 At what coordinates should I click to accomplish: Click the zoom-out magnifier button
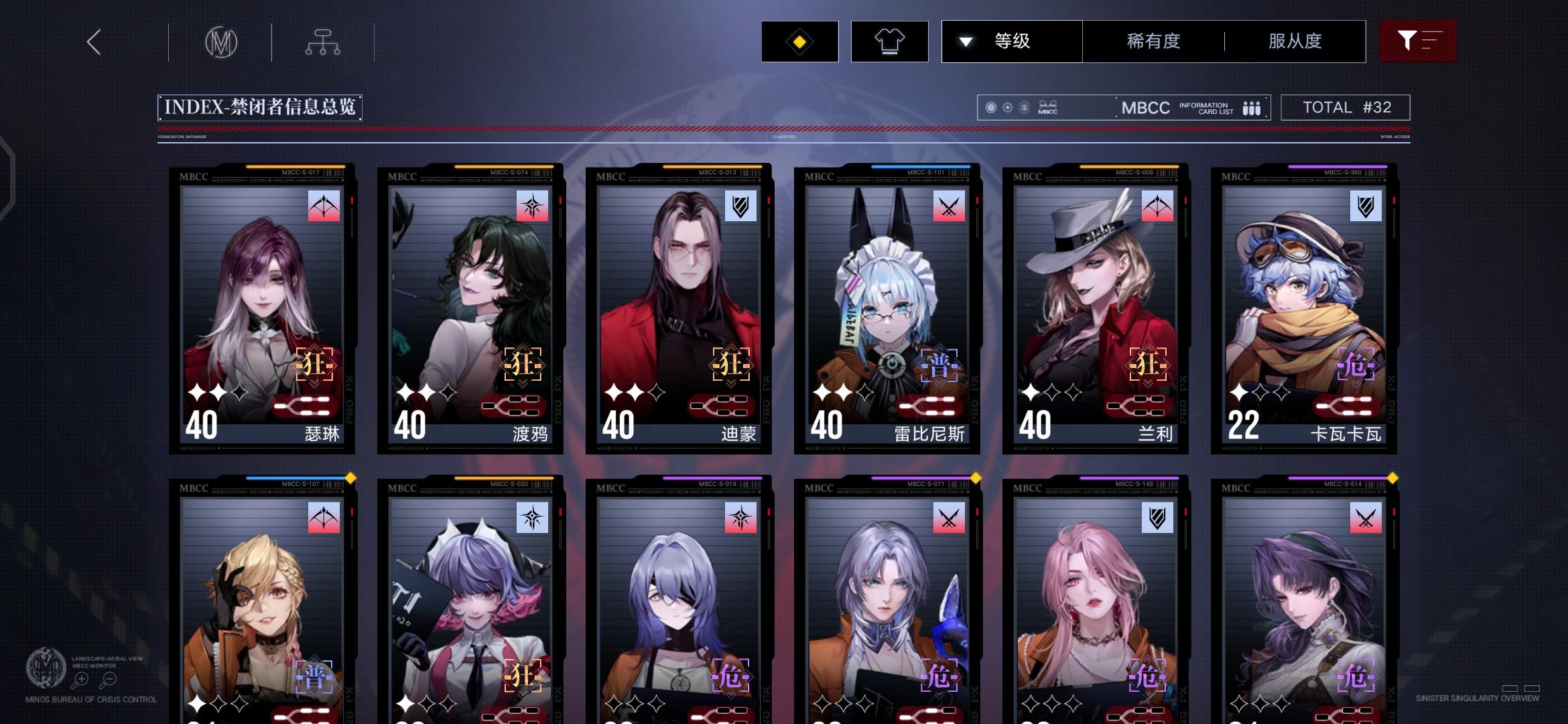(x=109, y=679)
